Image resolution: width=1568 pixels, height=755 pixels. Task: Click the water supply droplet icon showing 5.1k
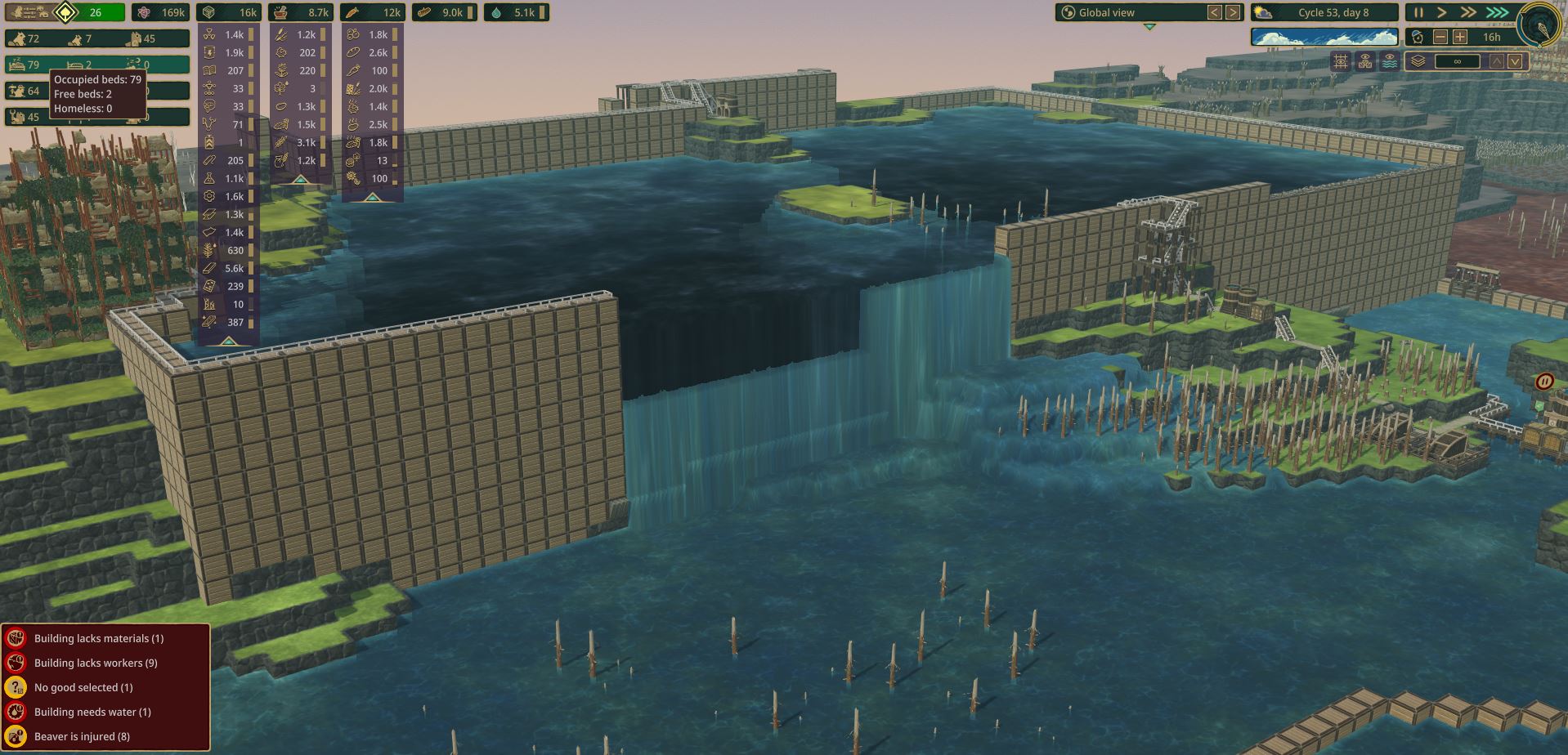[495, 12]
